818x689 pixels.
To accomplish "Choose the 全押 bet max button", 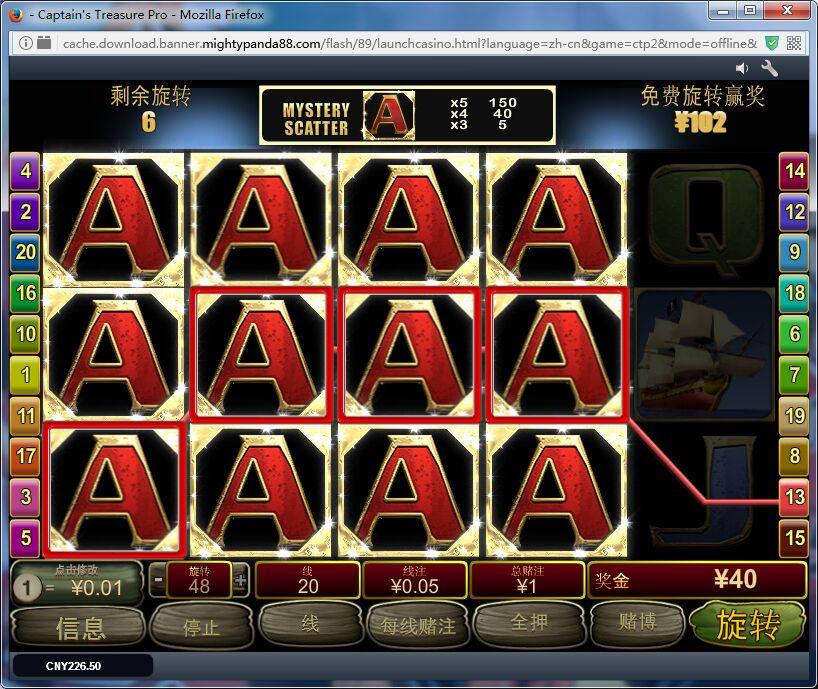I will click(529, 624).
